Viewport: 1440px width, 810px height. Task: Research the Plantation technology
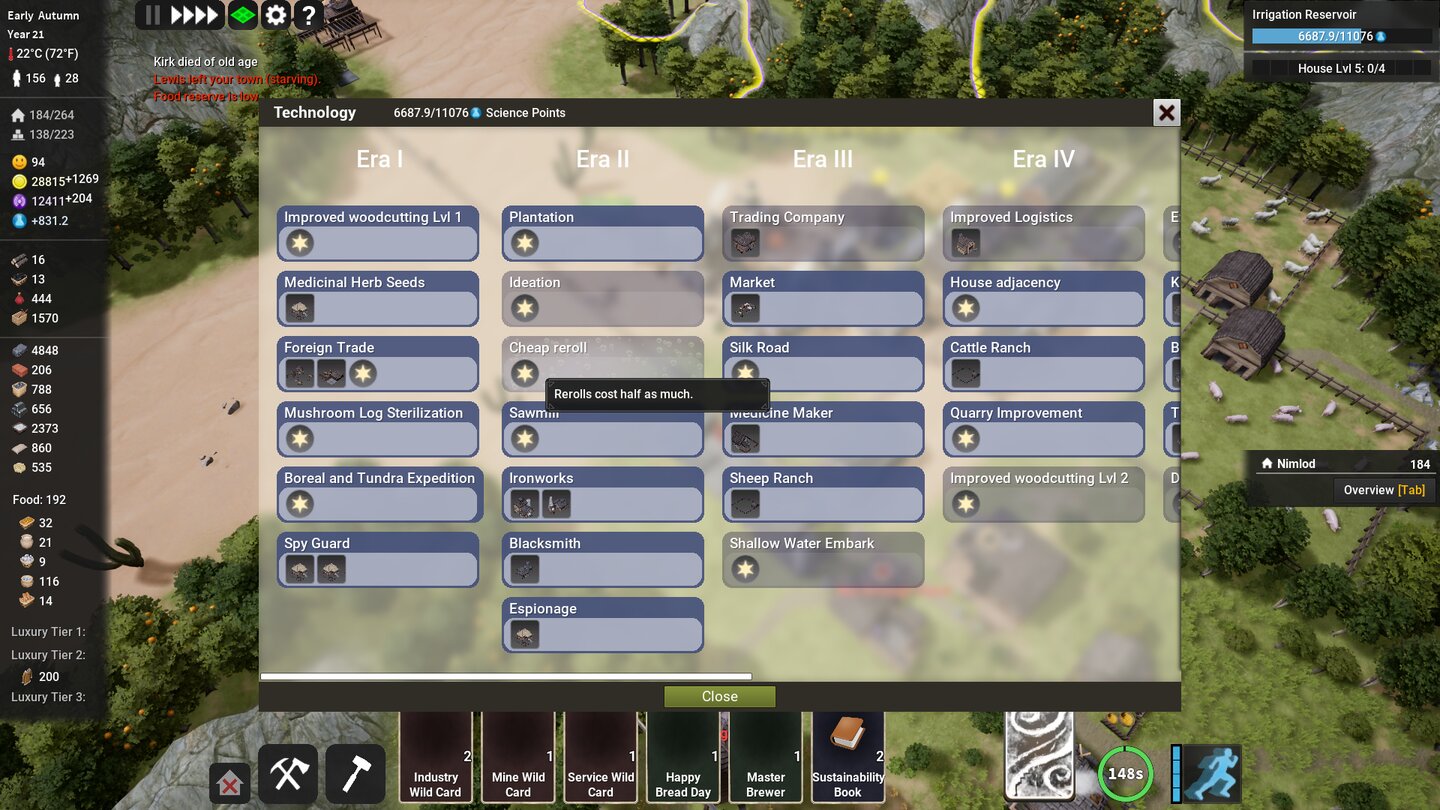(602, 231)
